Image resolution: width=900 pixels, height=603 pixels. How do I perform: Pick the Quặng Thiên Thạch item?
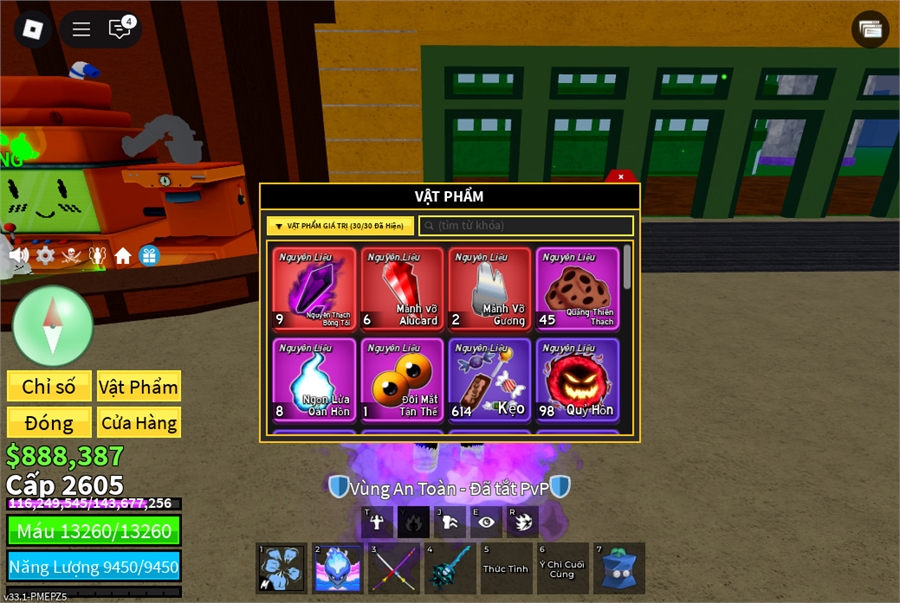[x=577, y=289]
